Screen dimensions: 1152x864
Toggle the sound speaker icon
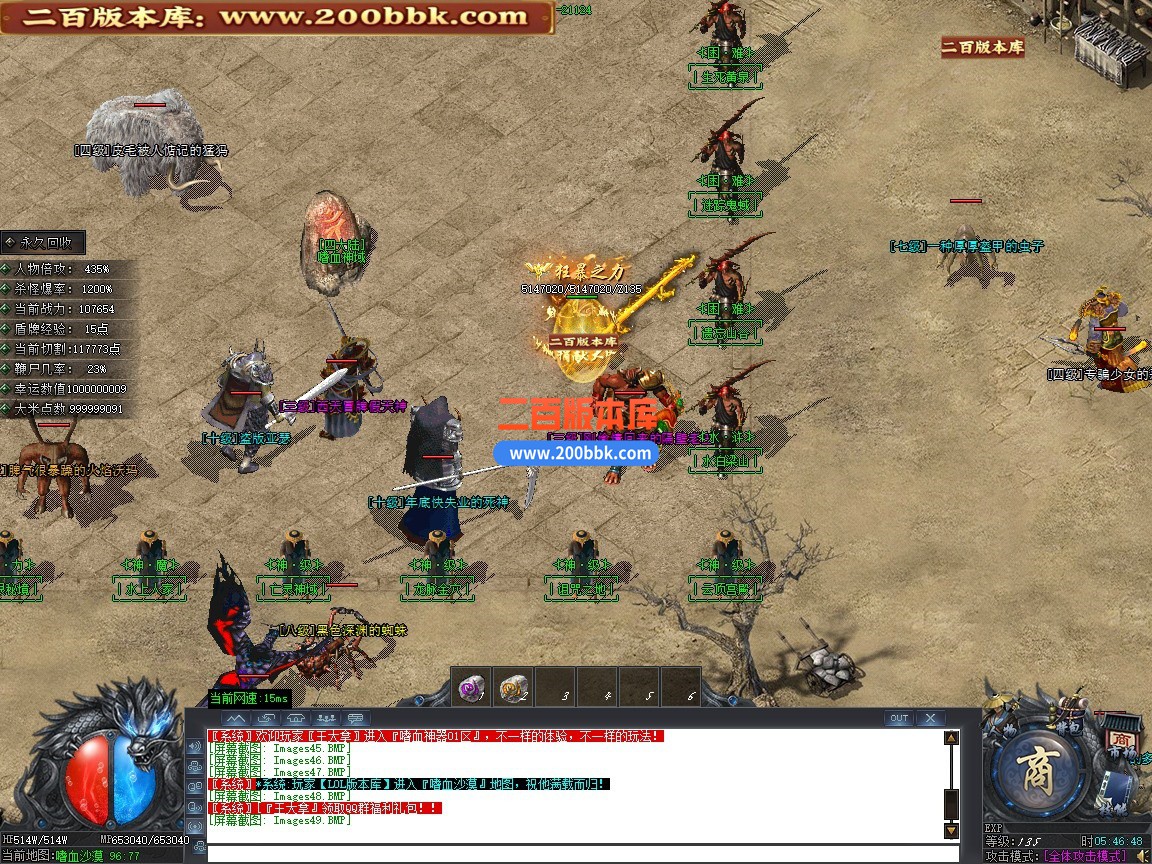[1142, 856]
